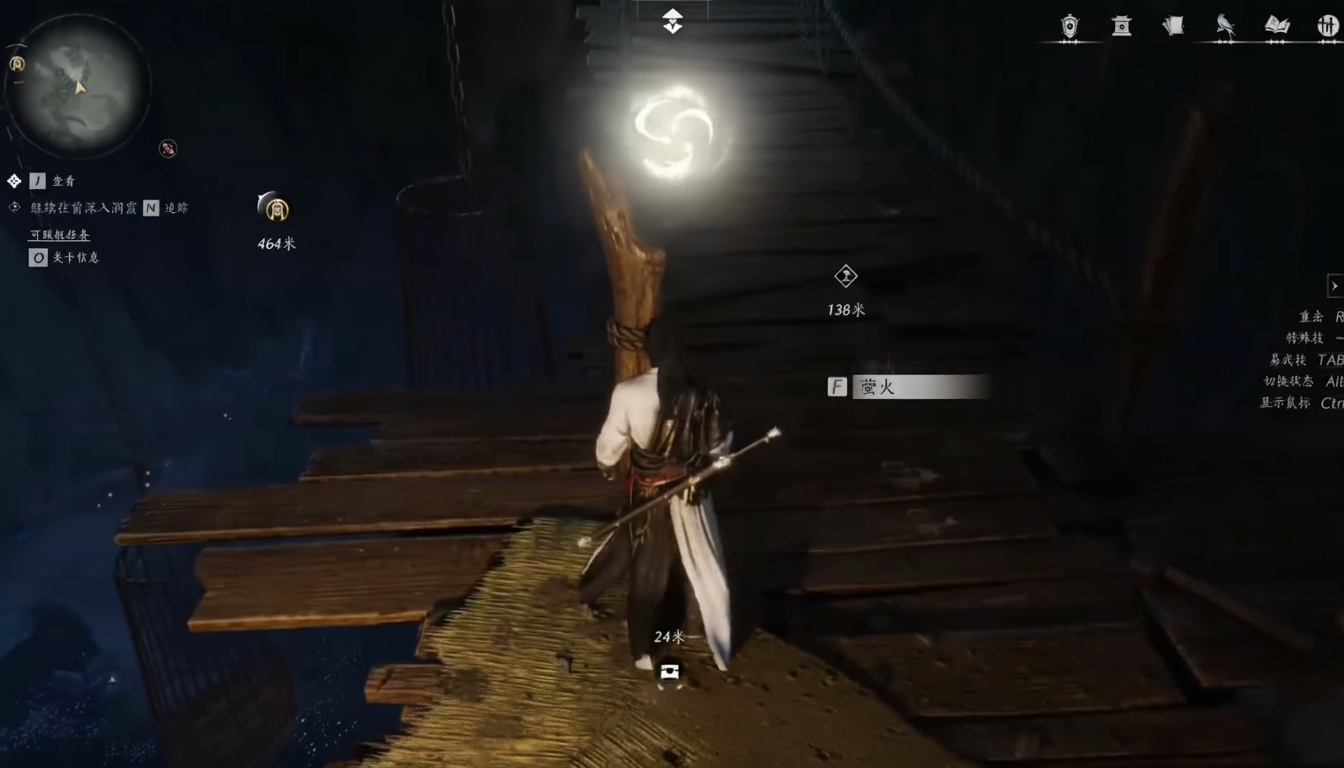Open the circular minimap
Image resolution: width=1344 pixels, height=768 pixels.
click(x=77, y=85)
